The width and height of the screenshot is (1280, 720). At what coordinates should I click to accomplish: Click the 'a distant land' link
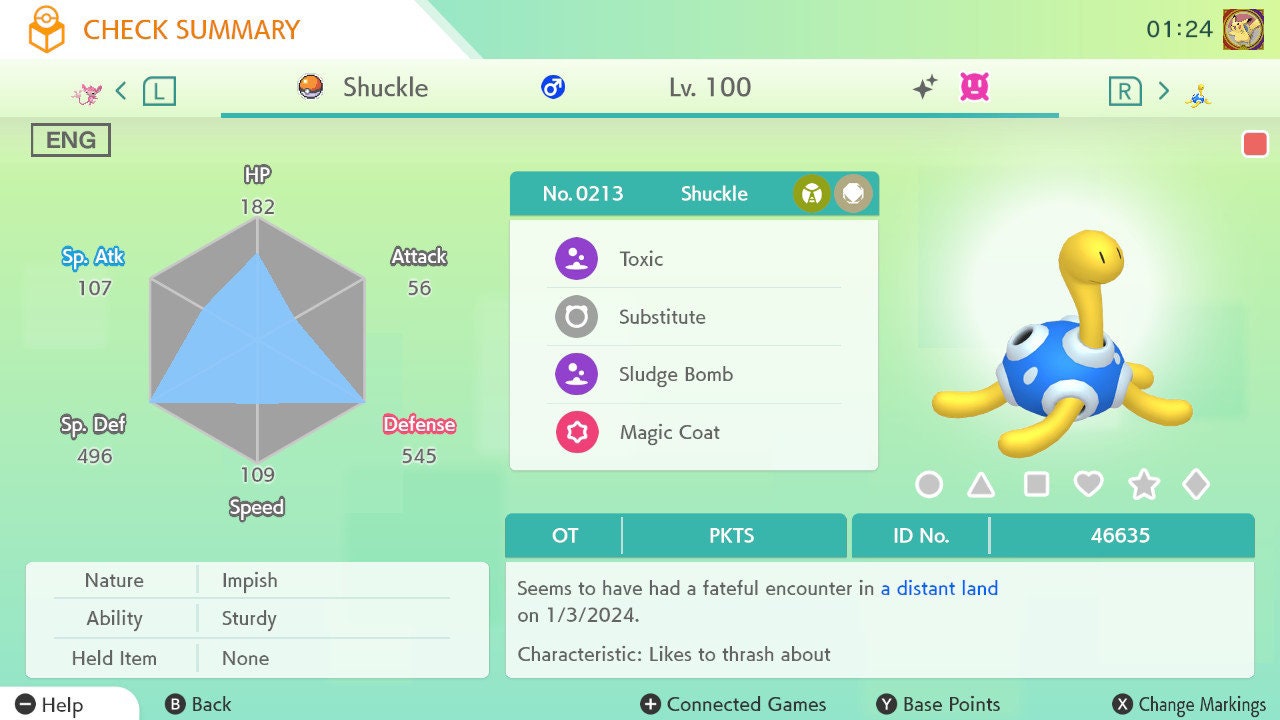point(939,588)
